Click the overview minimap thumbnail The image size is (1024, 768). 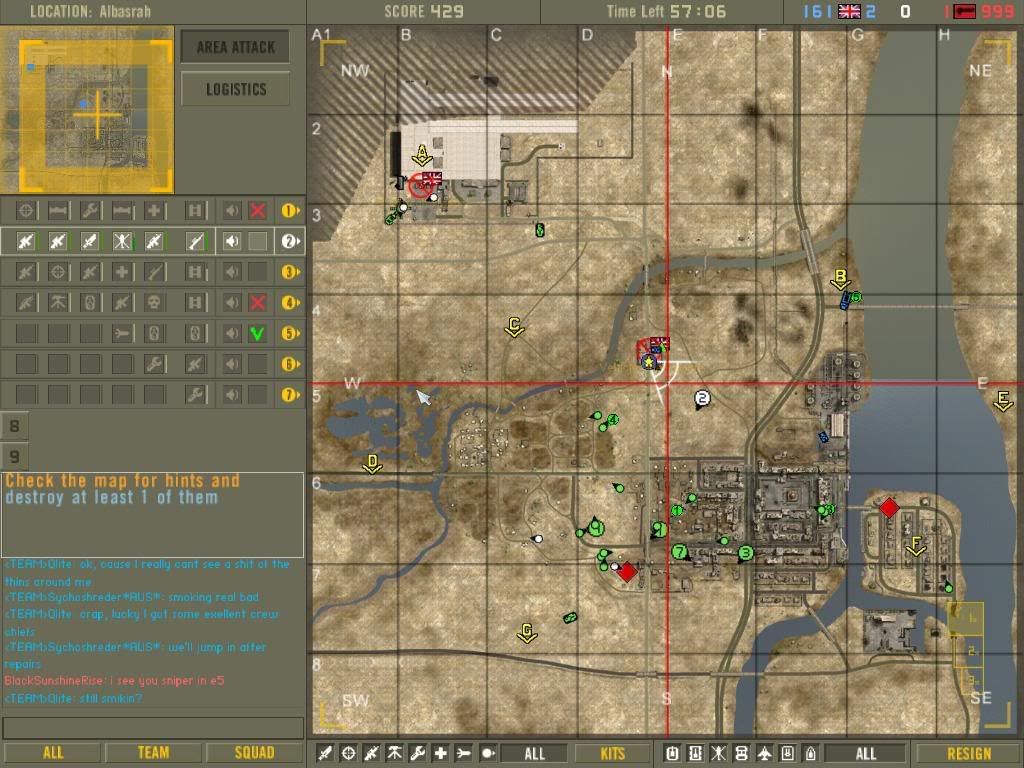tap(87, 110)
